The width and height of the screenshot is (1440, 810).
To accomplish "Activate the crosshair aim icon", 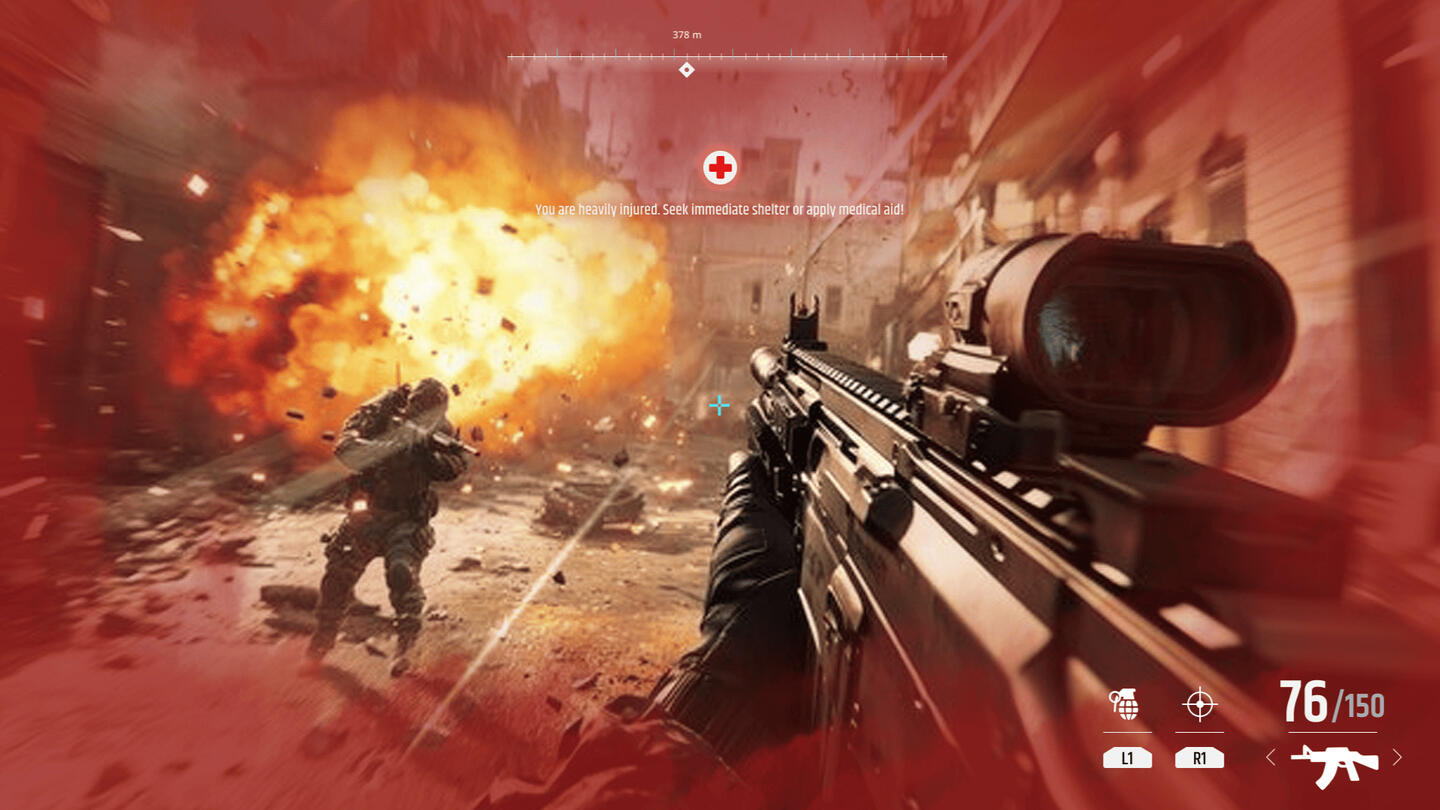I will pos(1199,705).
